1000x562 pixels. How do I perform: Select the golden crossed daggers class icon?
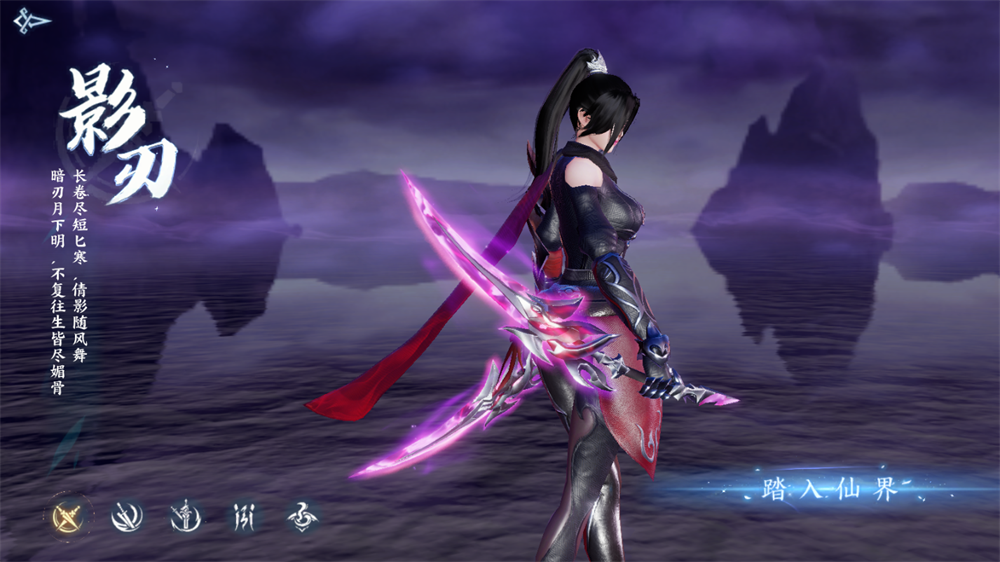(x=68, y=516)
